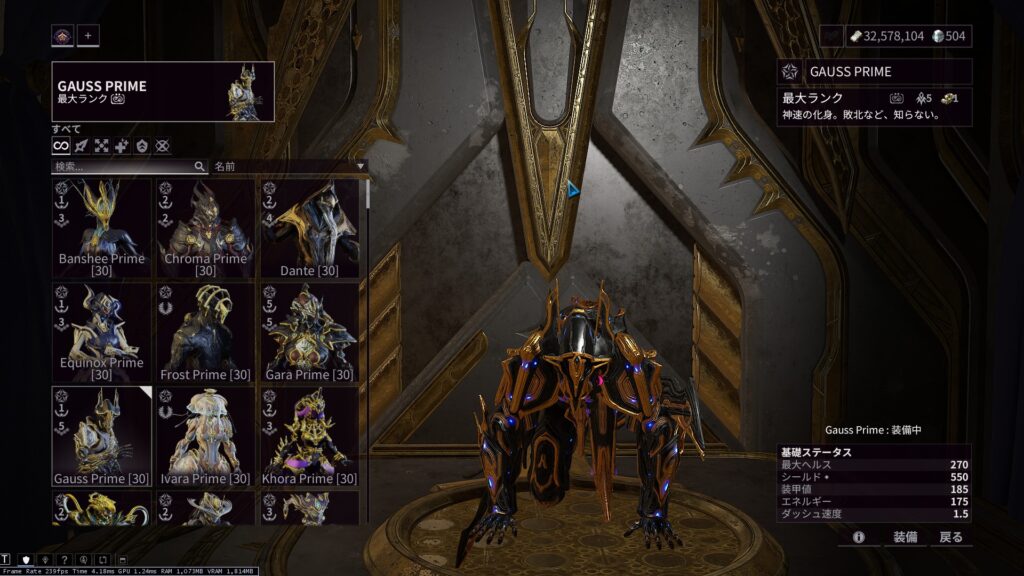Pick the Dante warframe tile

point(309,227)
